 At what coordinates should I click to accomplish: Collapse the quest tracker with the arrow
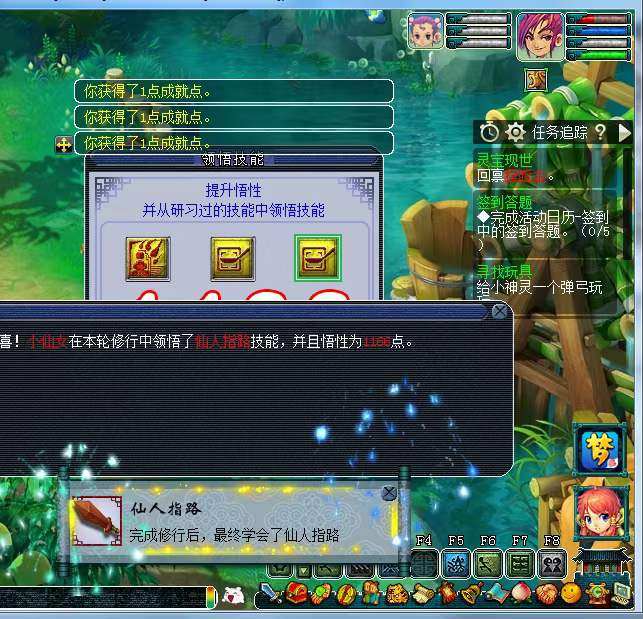tap(625, 131)
